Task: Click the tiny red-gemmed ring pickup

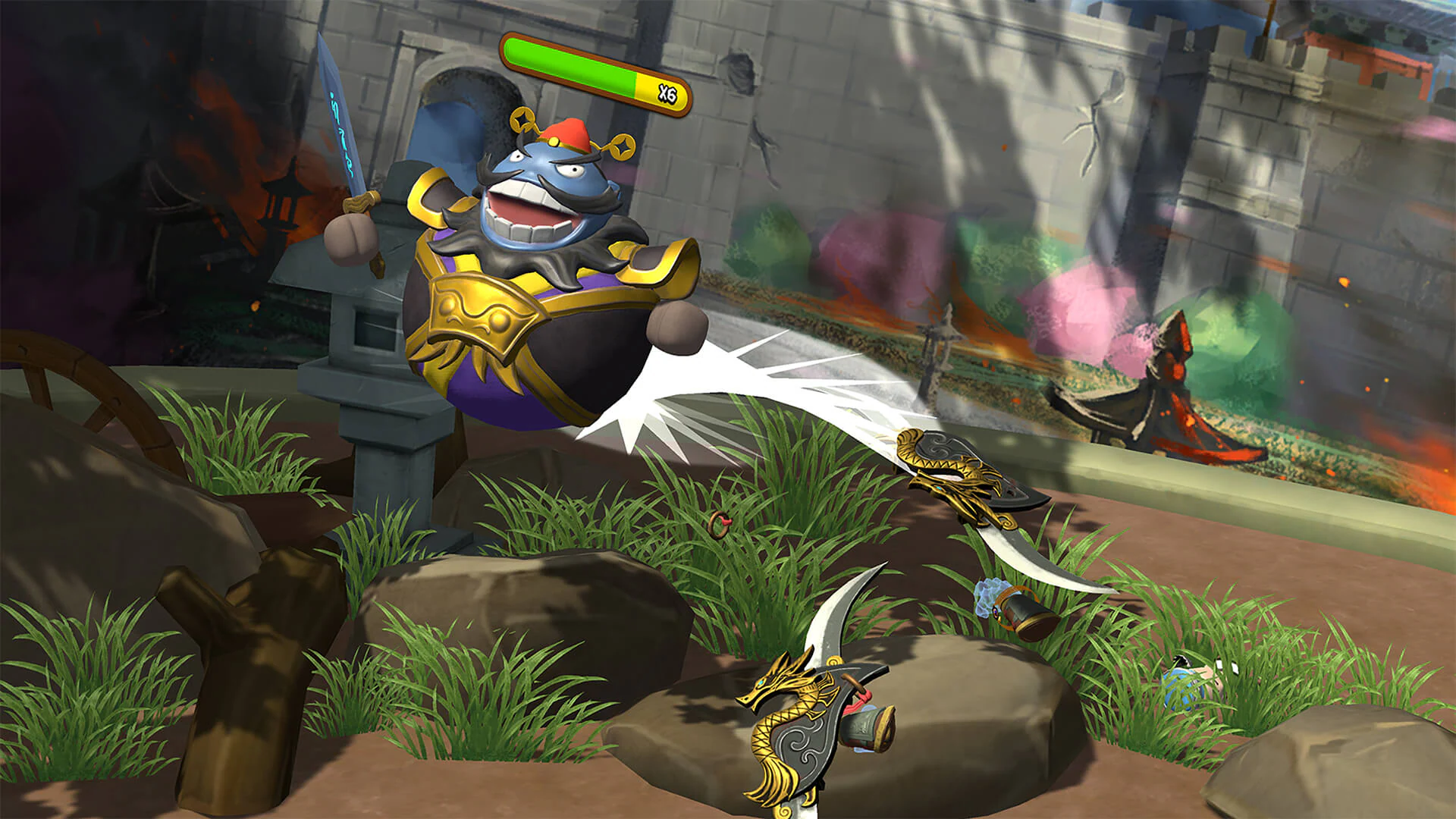Action: coord(719,526)
